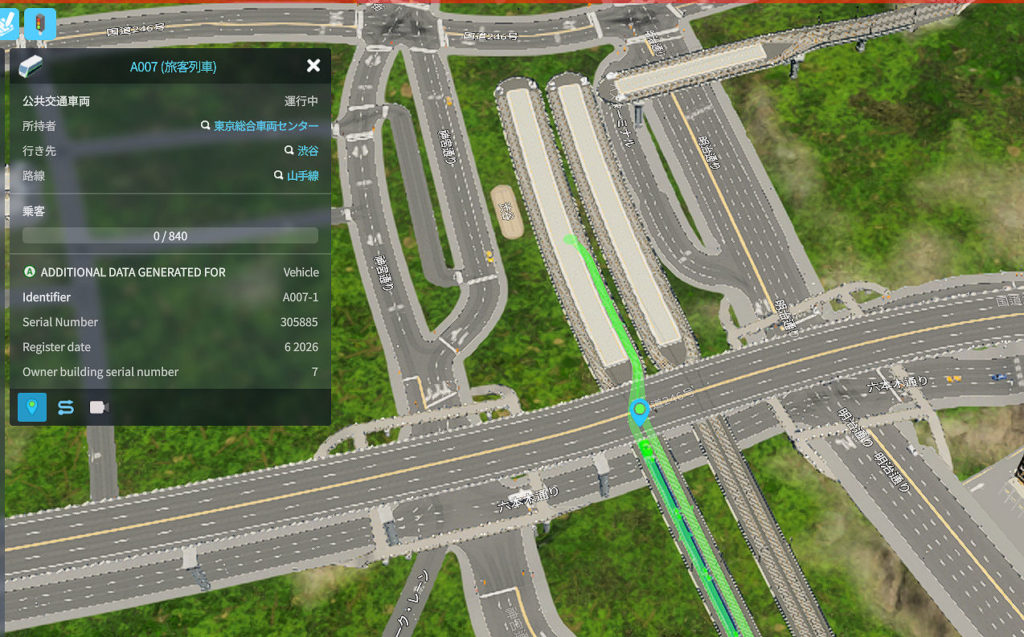Open the 山手線 route link
The image size is (1024, 637).
click(x=302, y=176)
